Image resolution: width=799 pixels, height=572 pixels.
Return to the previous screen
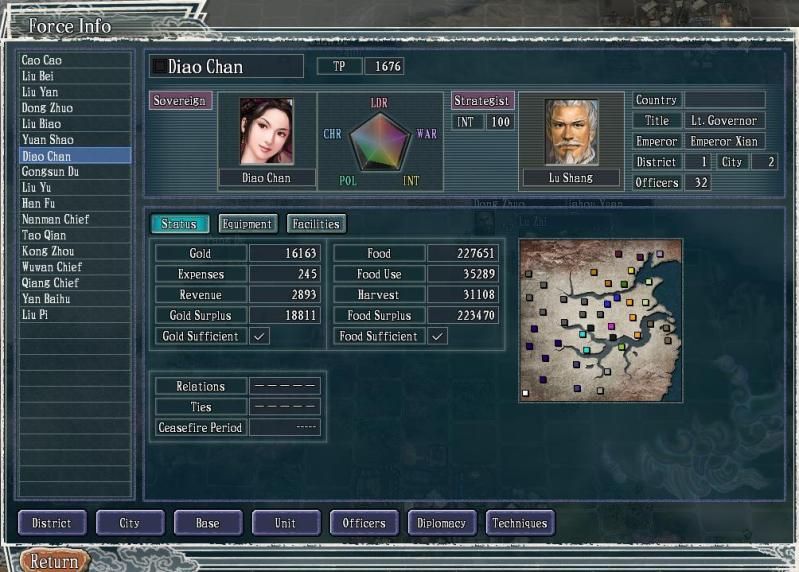(x=54, y=561)
